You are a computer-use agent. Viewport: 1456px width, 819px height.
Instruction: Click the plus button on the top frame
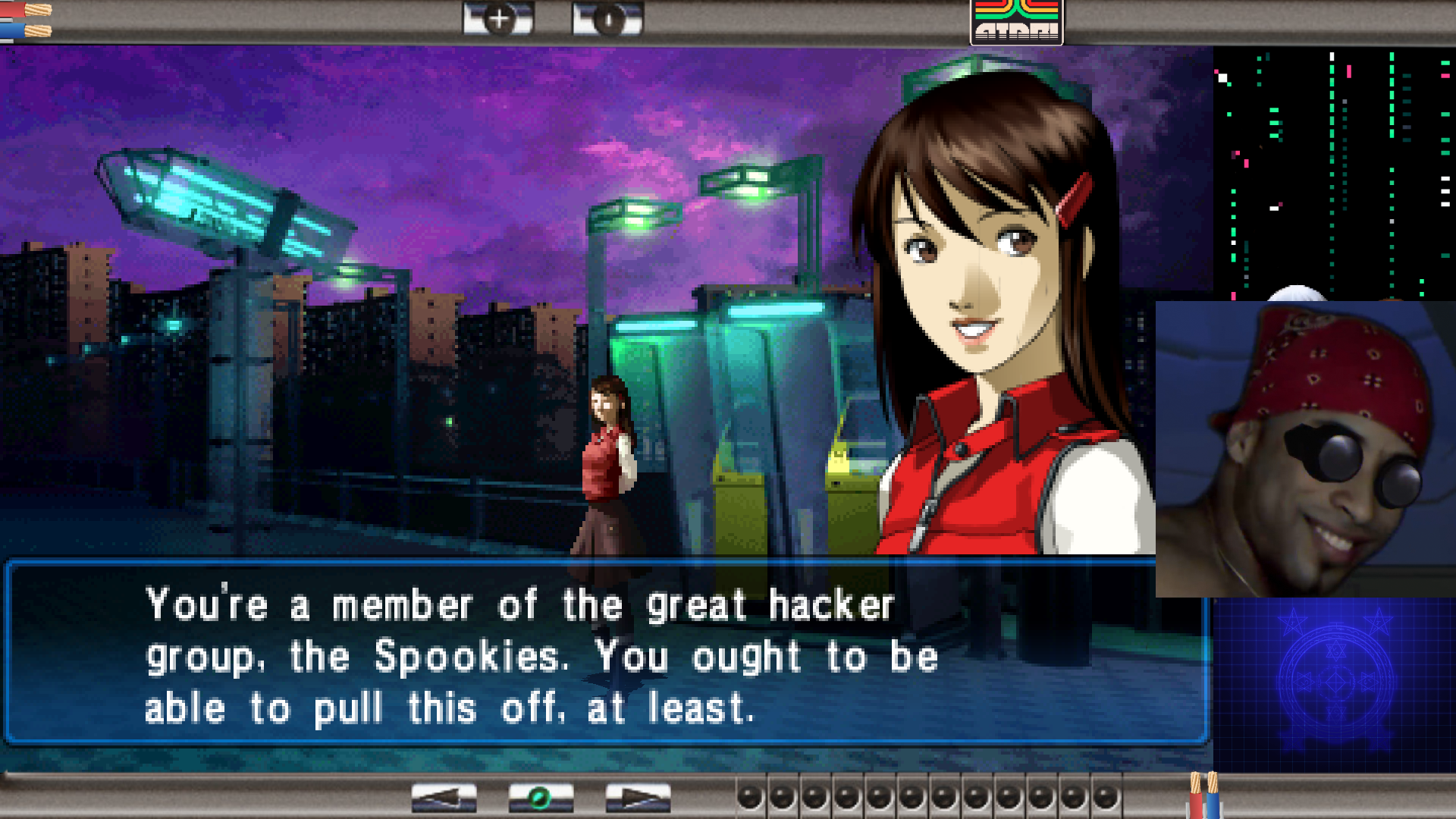[x=498, y=19]
